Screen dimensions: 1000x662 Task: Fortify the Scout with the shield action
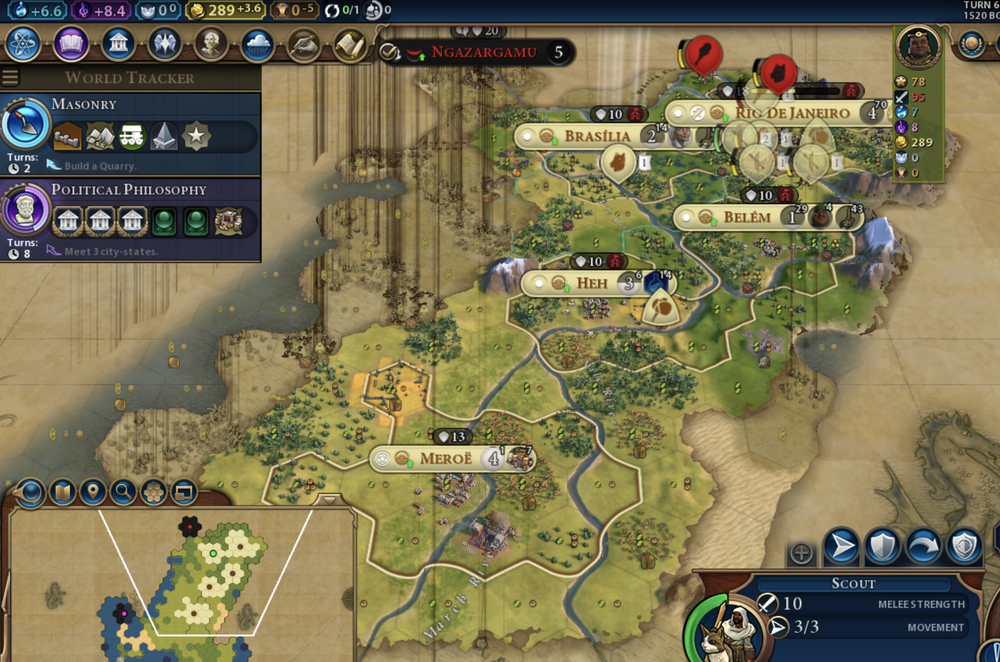(883, 547)
